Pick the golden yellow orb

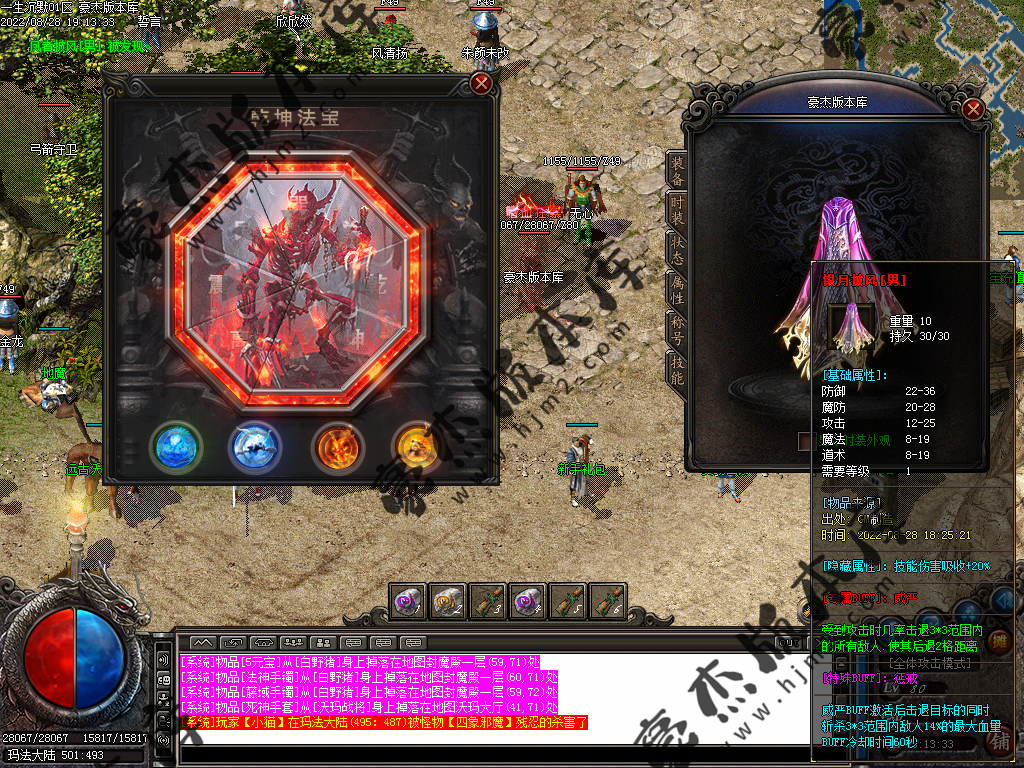(419, 447)
